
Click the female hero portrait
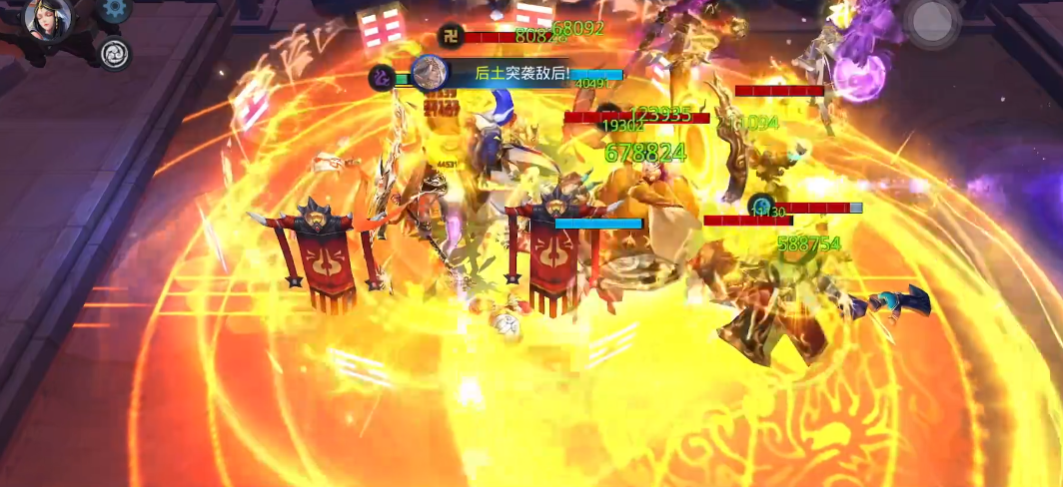(47, 17)
